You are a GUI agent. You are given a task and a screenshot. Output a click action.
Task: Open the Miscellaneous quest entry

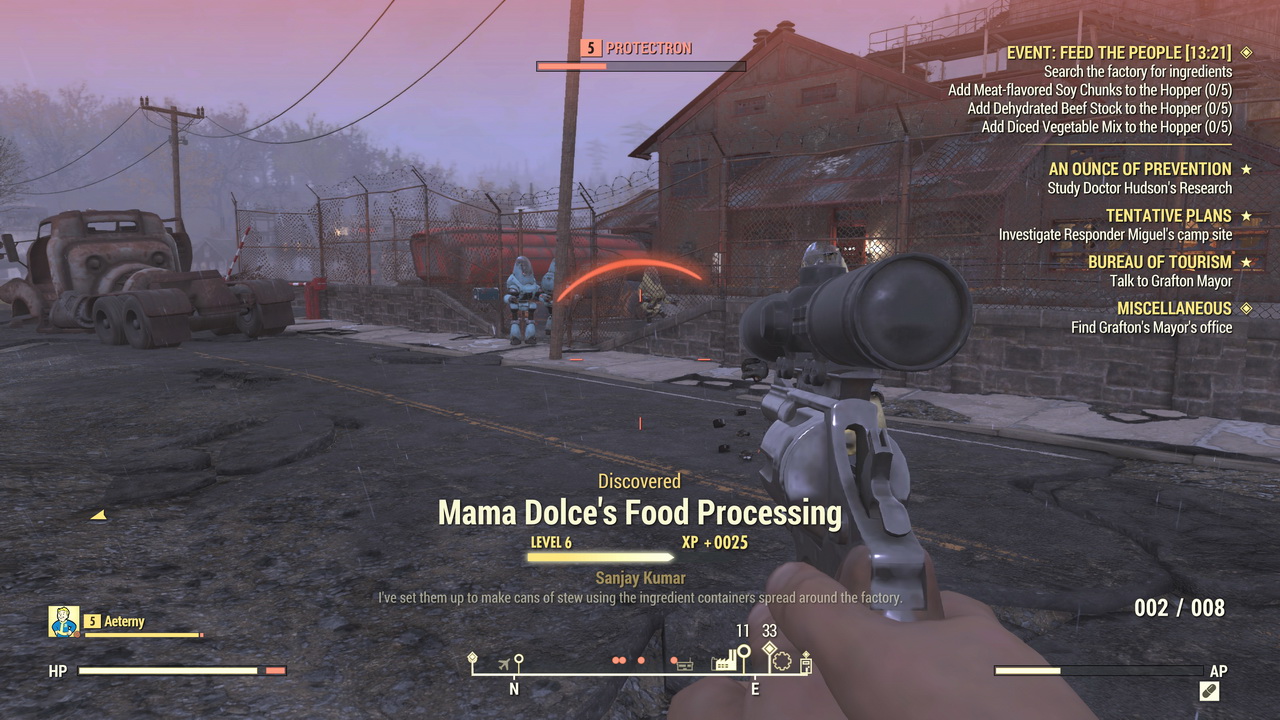coord(1174,308)
